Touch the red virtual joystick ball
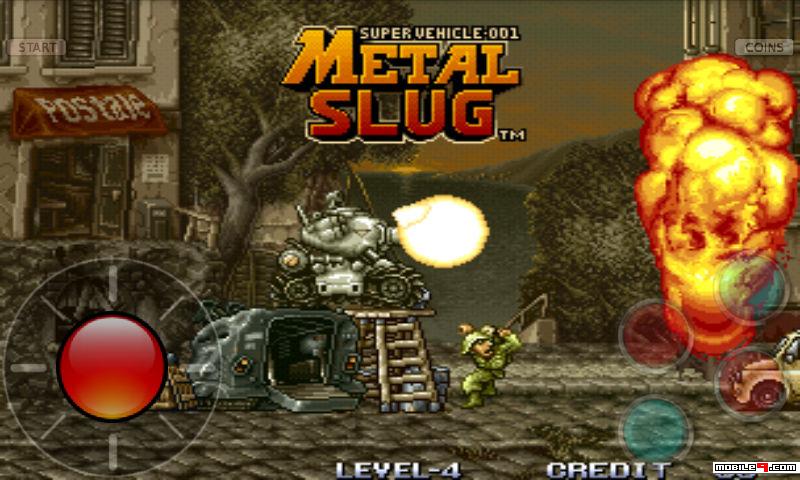The image size is (800, 480). [112, 367]
